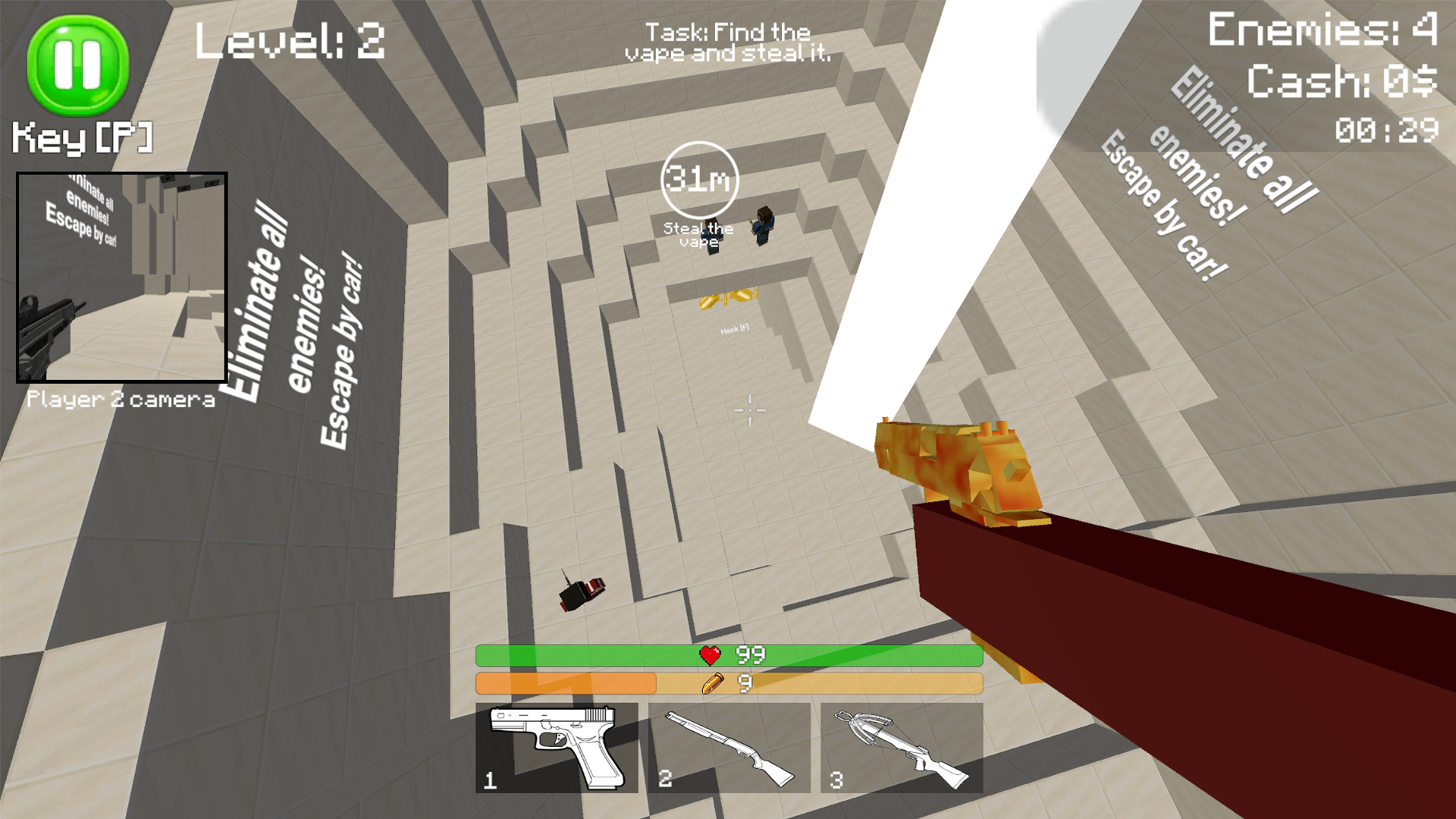Expand the Player 2 camera view
Image resolution: width=1456 pixels, height=819 pixels.
[121, 277]
